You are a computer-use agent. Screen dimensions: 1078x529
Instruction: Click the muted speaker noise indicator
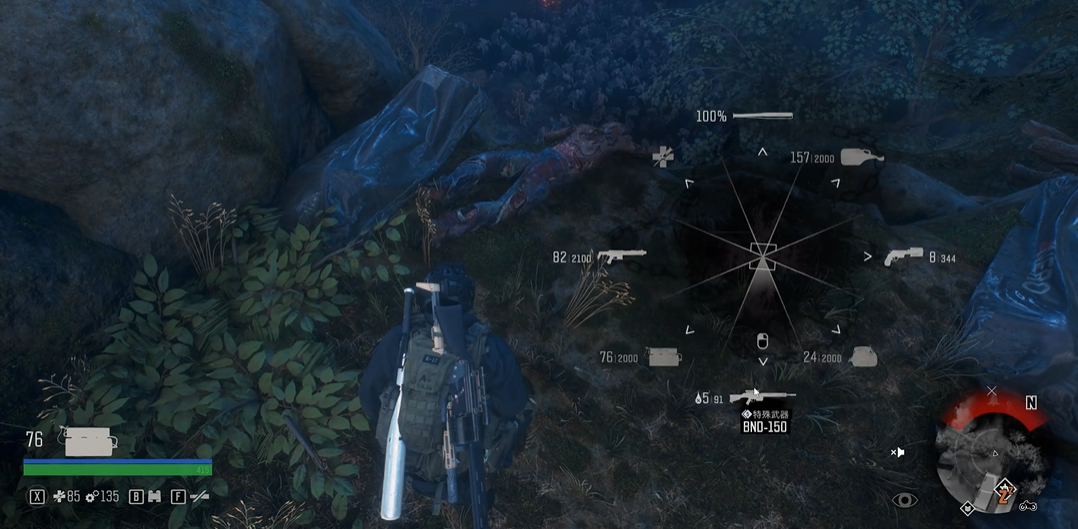pyautogui.click(x=898, y=452)
